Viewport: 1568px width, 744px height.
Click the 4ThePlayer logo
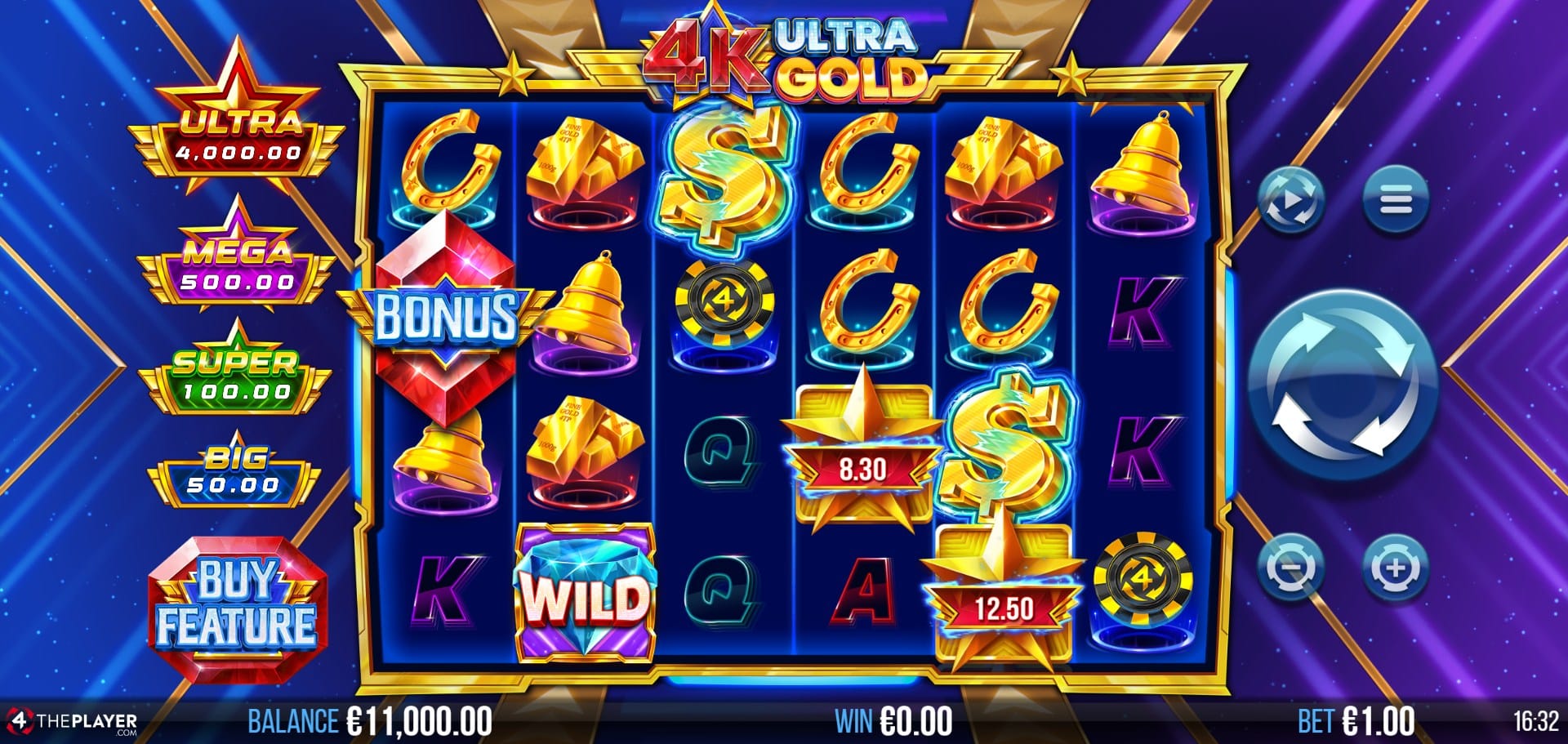tap(72, 722)
